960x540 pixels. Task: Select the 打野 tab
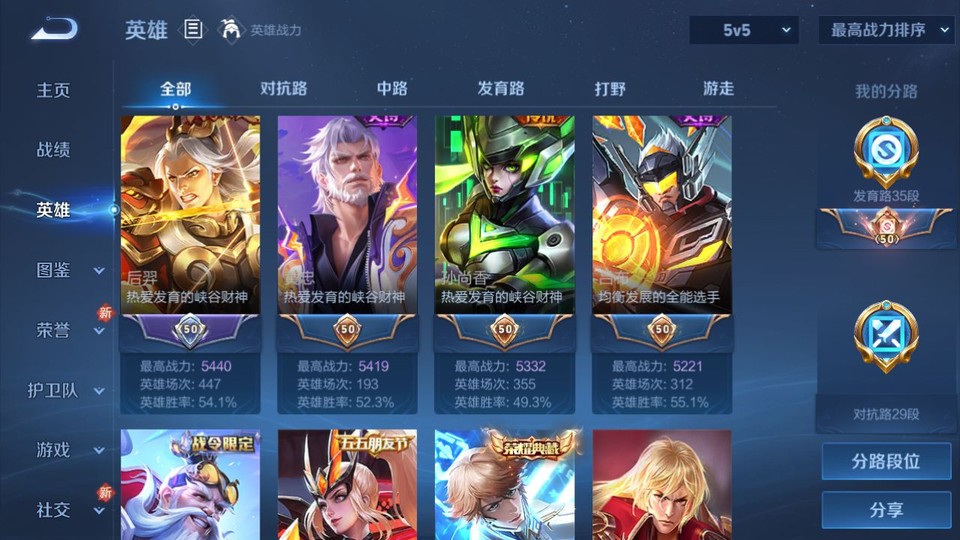610,88
